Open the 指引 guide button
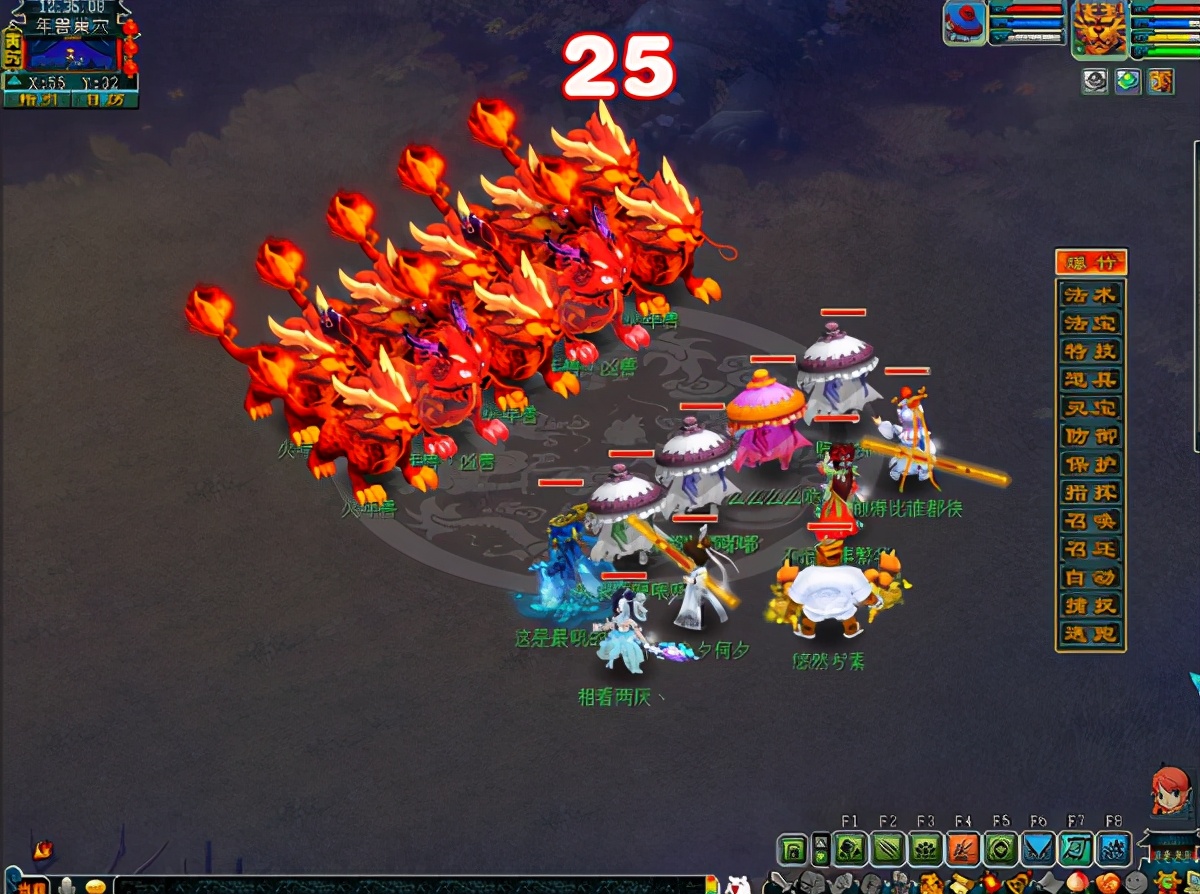The height and width of the screenshot is (894, 1200). [38, 99]
